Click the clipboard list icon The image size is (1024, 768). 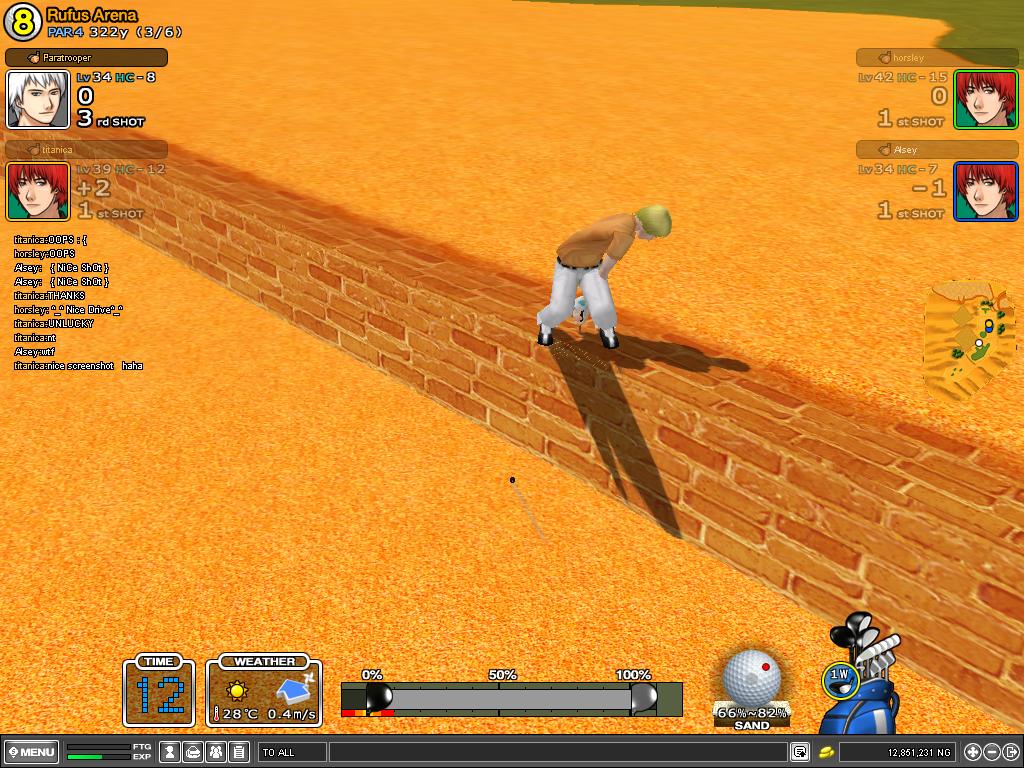pyautogui.click(x=238, y=752)
